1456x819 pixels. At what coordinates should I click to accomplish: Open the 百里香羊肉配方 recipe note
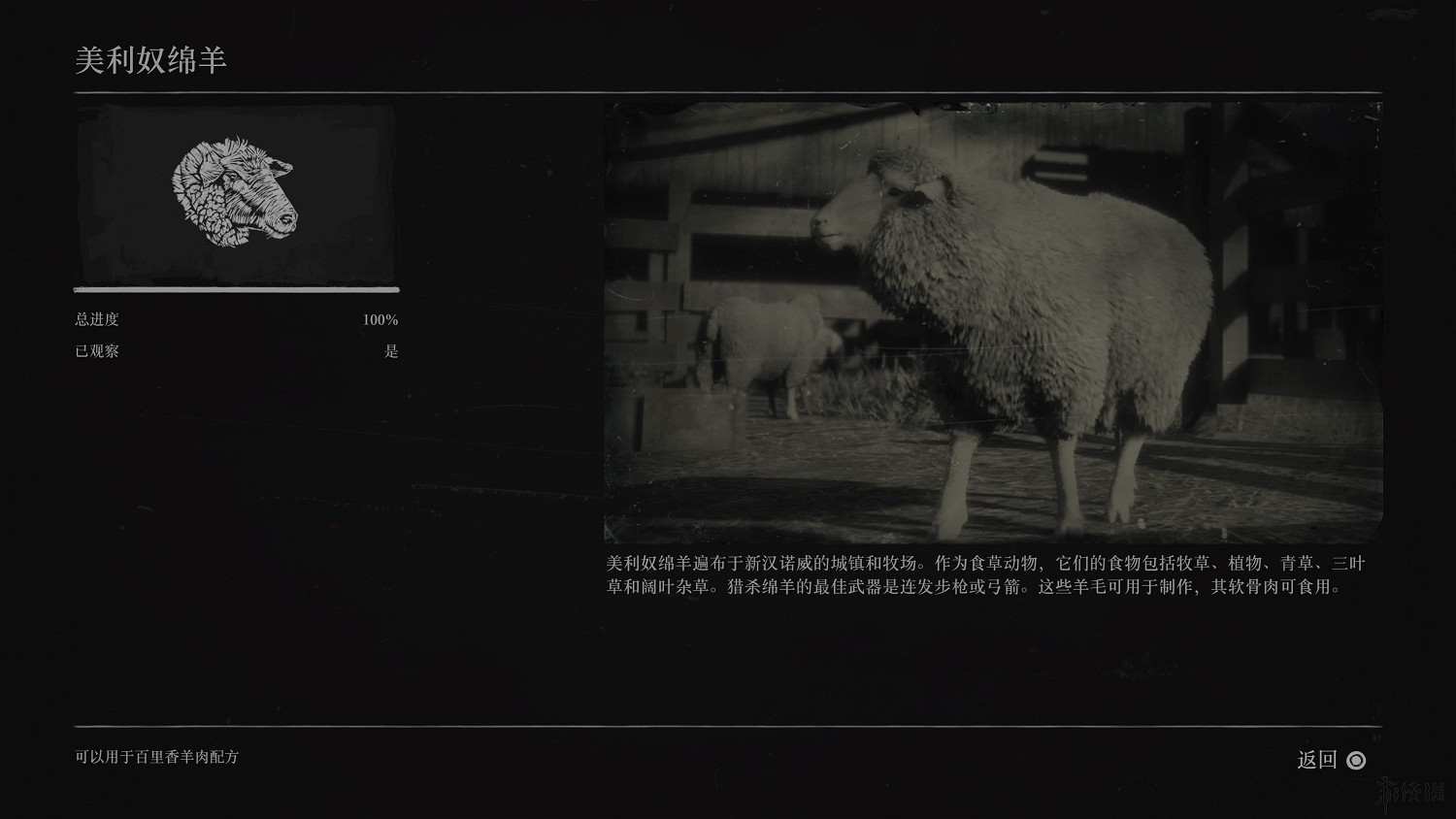tap(157, 759)
